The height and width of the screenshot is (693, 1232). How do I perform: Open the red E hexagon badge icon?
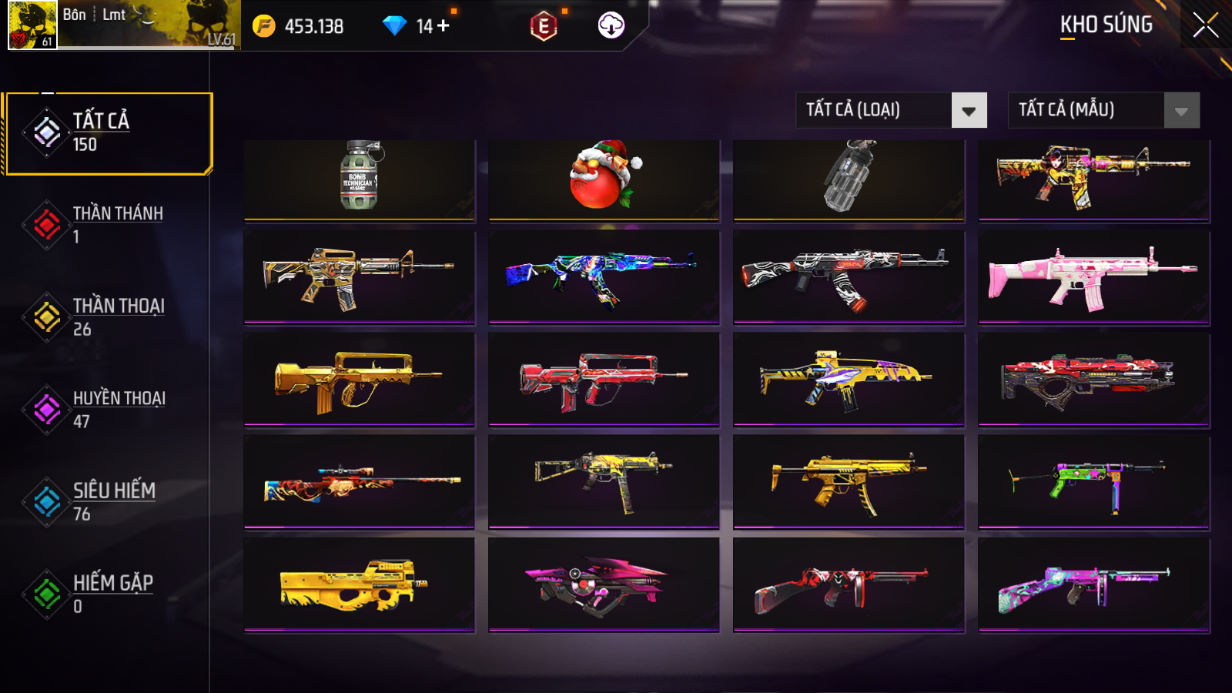pyautogui.click(x=543, y=26)
